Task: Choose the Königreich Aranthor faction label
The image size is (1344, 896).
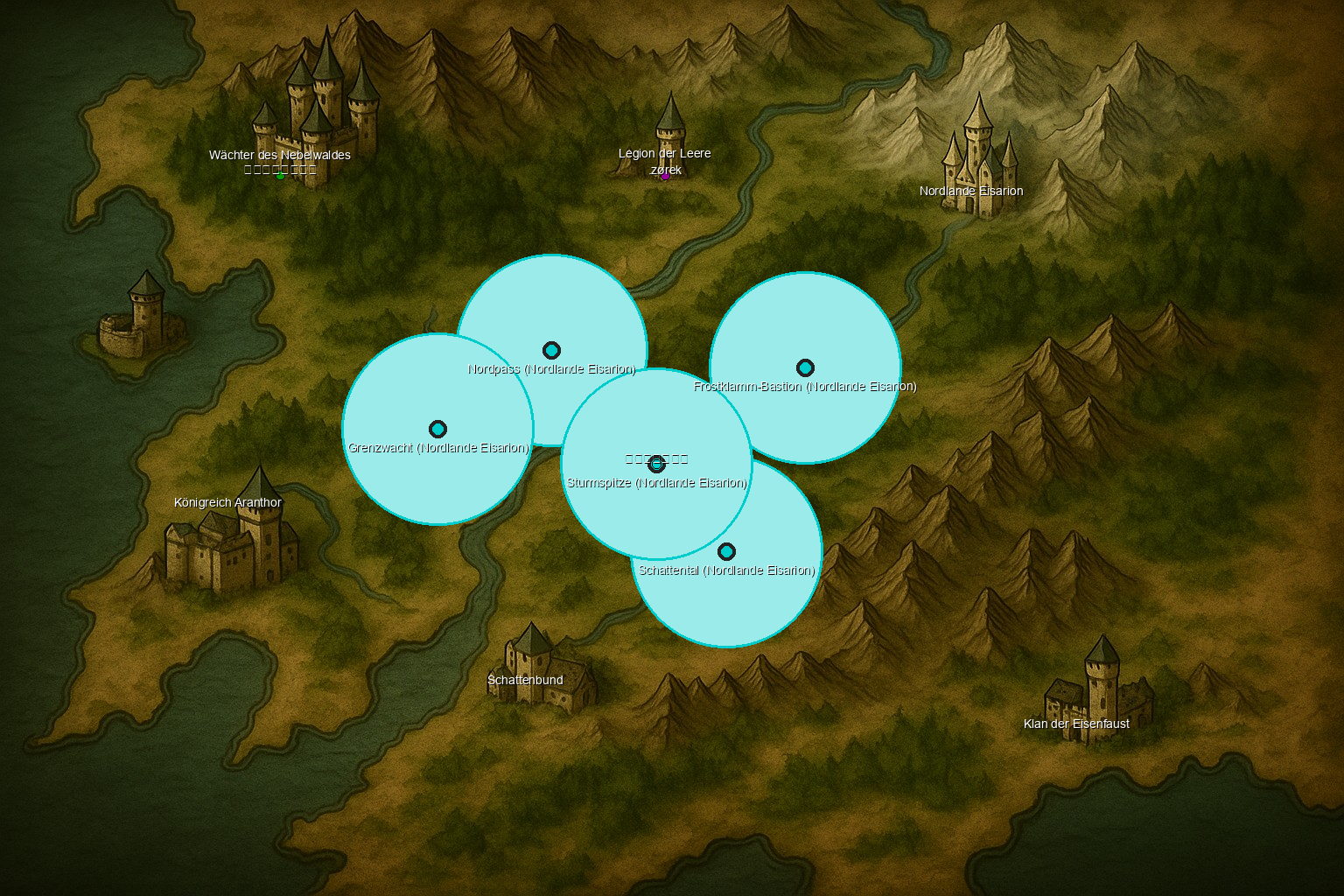Action: [228, 502]
